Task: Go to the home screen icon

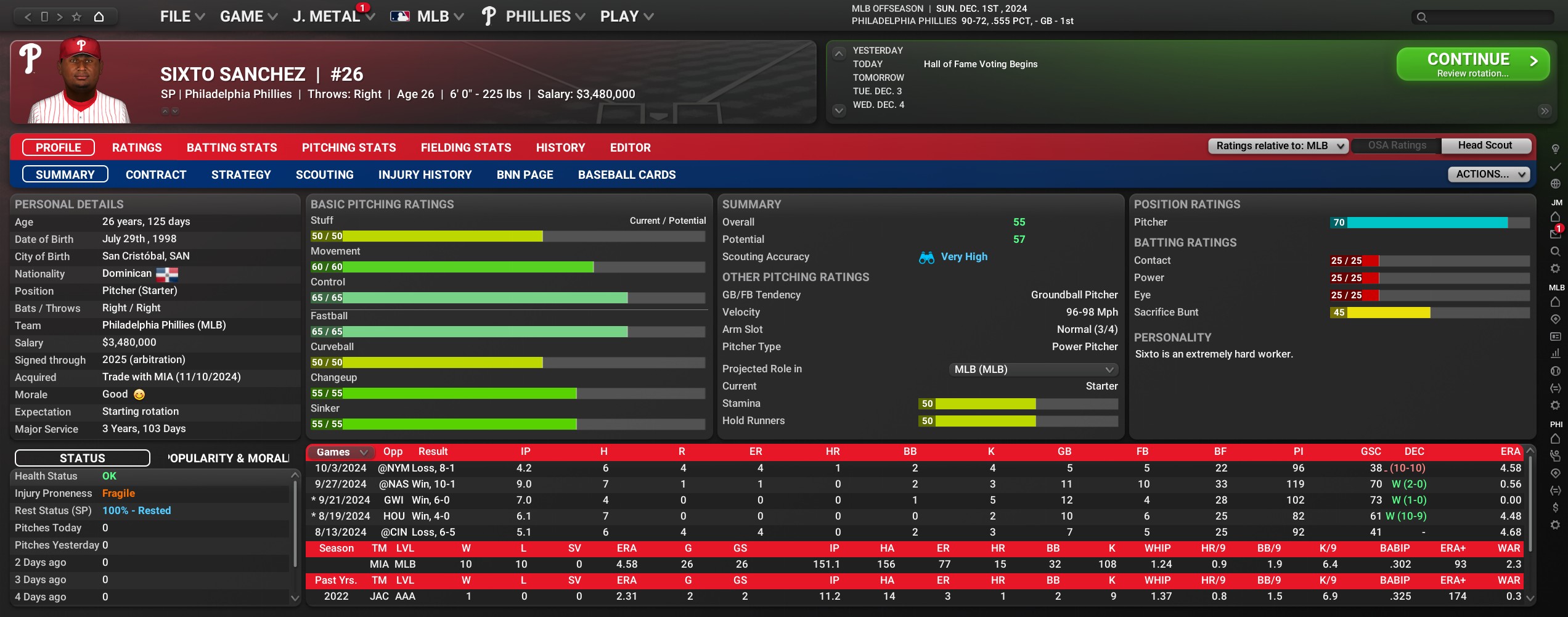Action: (x=99, y=17)
